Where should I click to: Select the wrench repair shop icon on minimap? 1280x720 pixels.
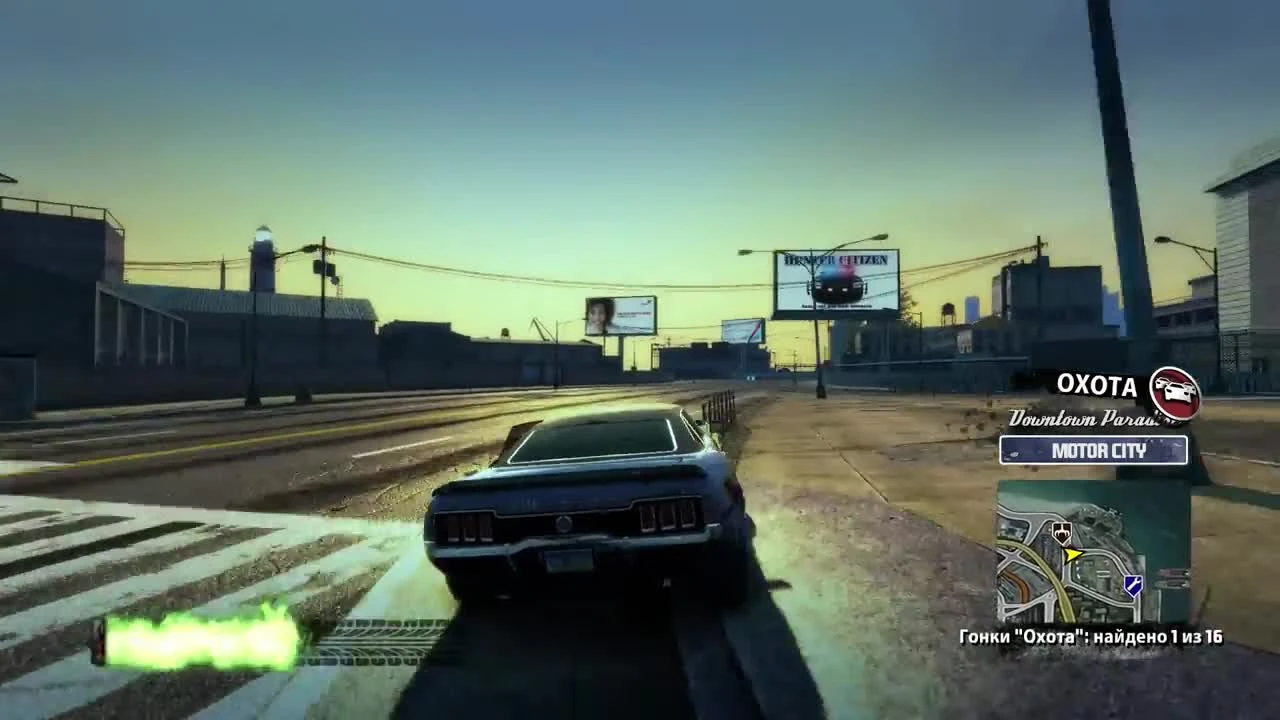tap(1133, 584)
